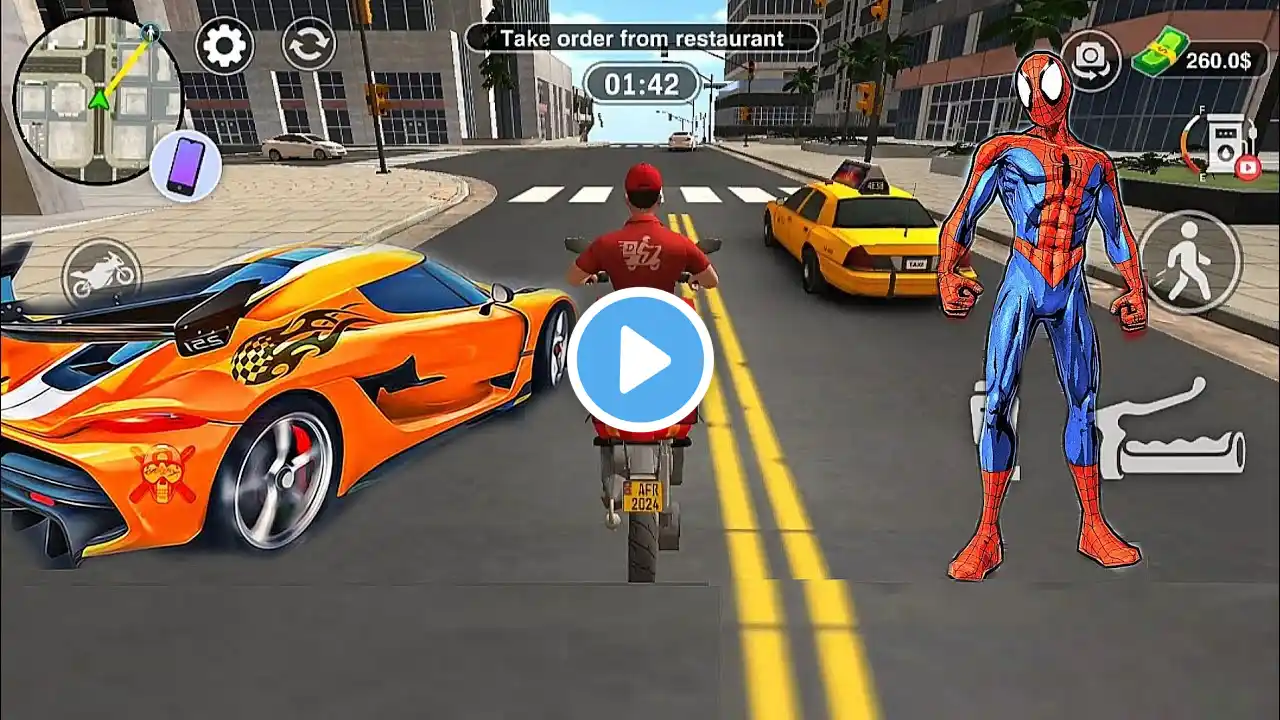Open the purple smartphone menu
Viewport: 1280px width, 720px height.
click(x=185, y=165)
